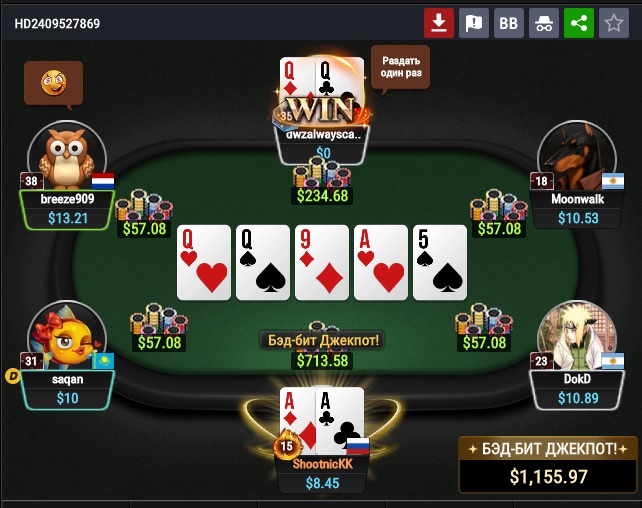Share this hand via green share button

coord(578,23)
